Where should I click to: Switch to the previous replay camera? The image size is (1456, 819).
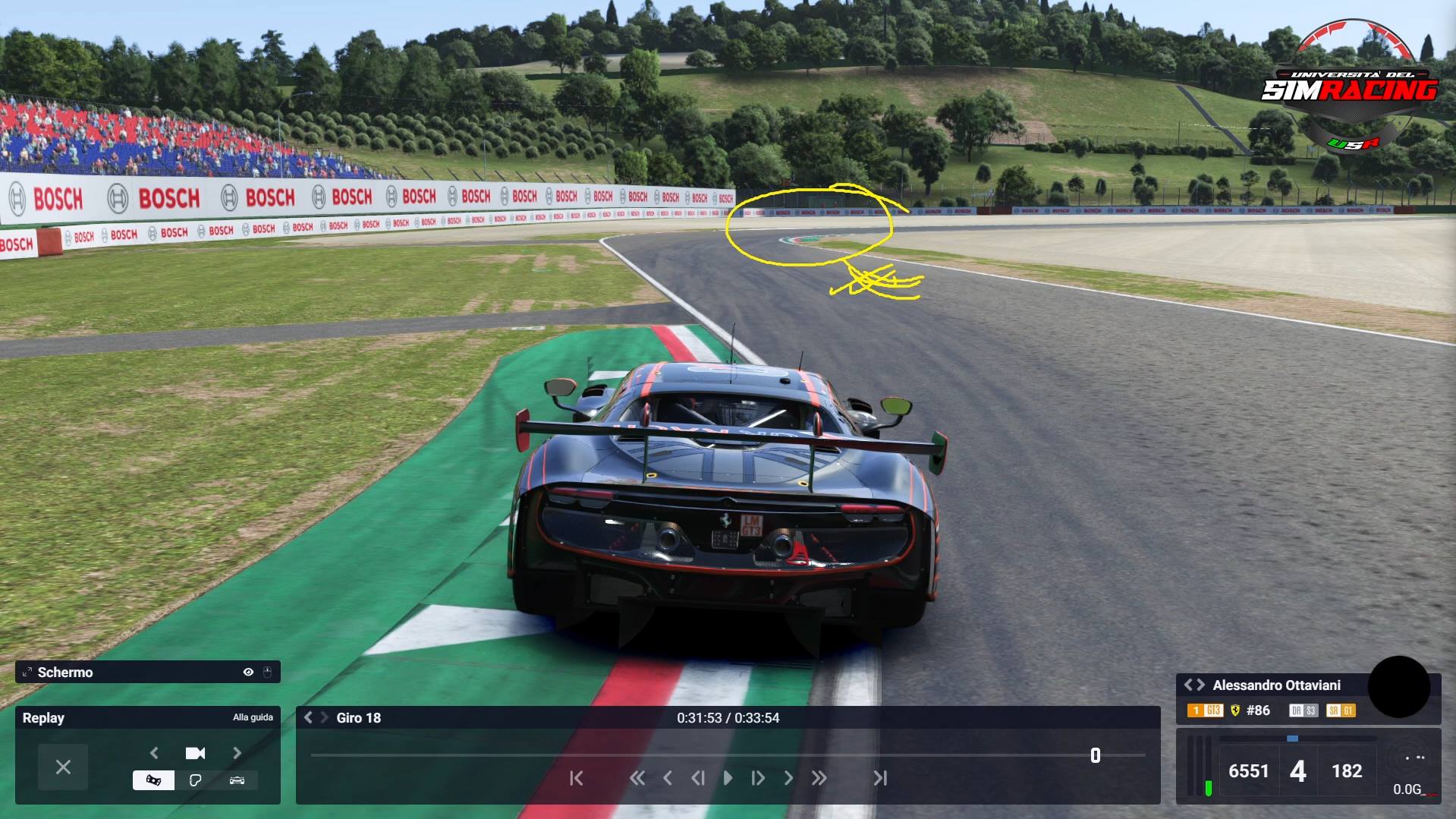coord(155,753)
